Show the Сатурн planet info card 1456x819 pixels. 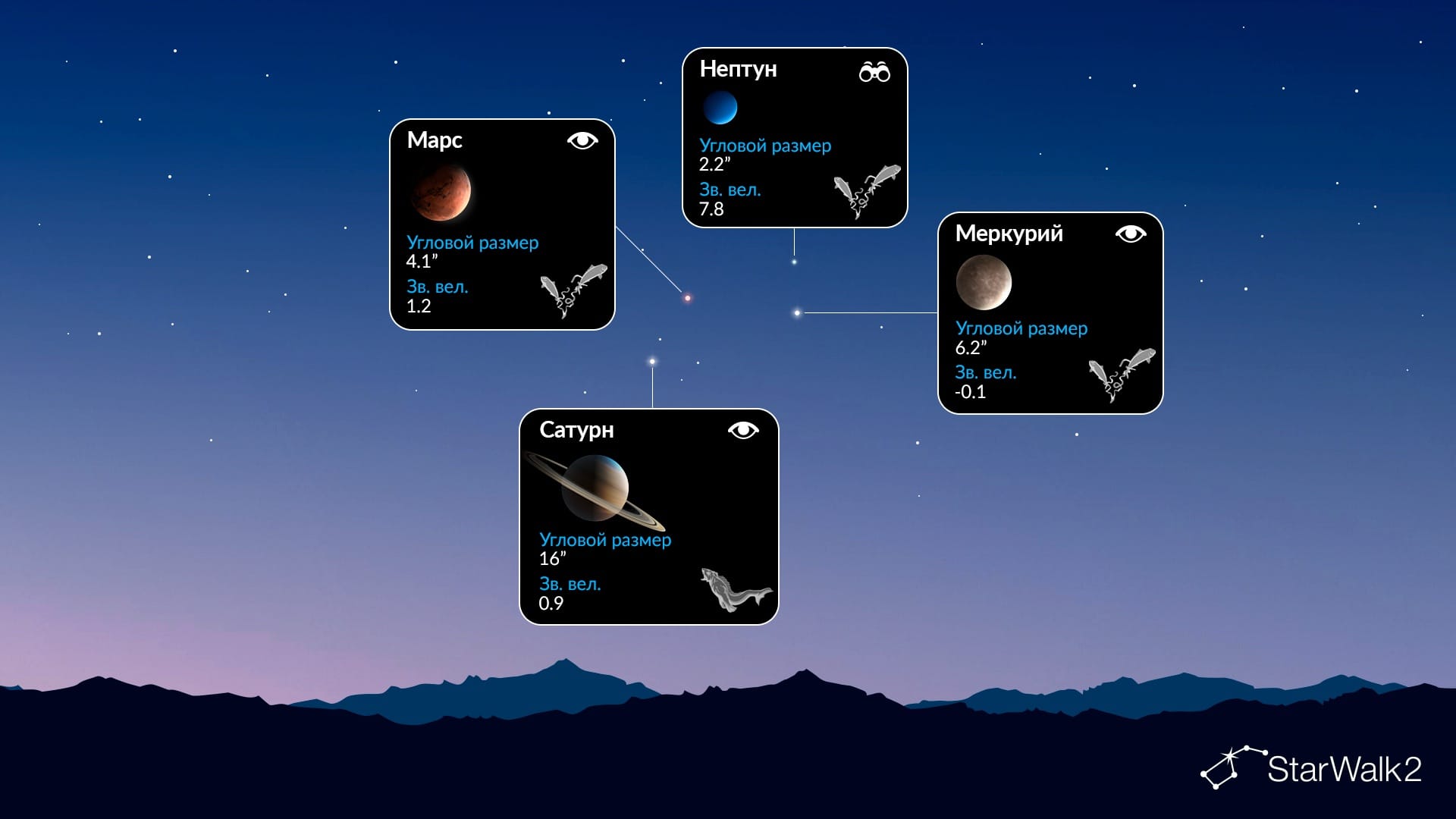[648, 516]
